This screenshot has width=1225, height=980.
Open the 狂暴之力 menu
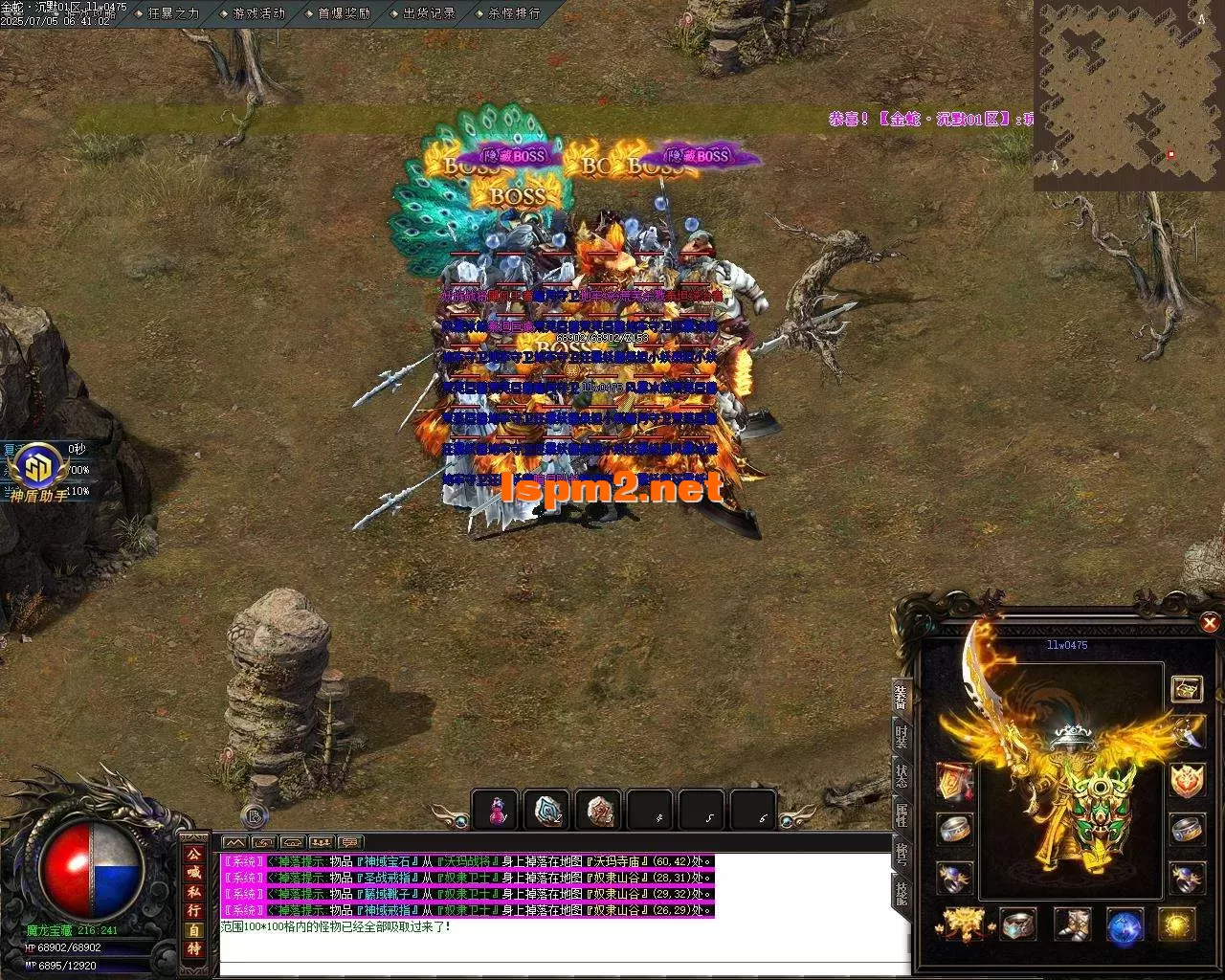point(173,13)
